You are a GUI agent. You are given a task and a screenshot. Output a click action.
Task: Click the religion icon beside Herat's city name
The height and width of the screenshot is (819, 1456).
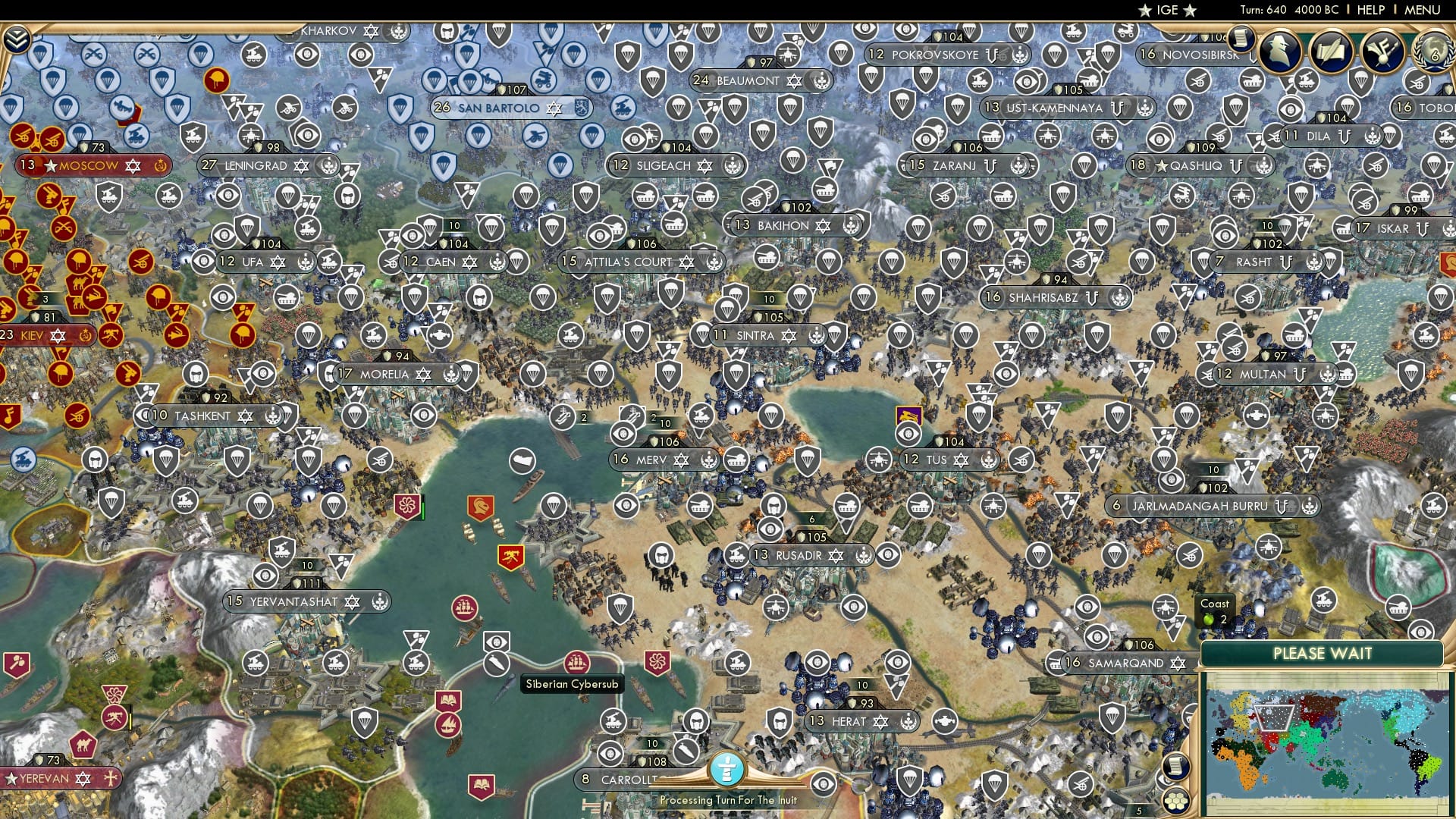880,722
